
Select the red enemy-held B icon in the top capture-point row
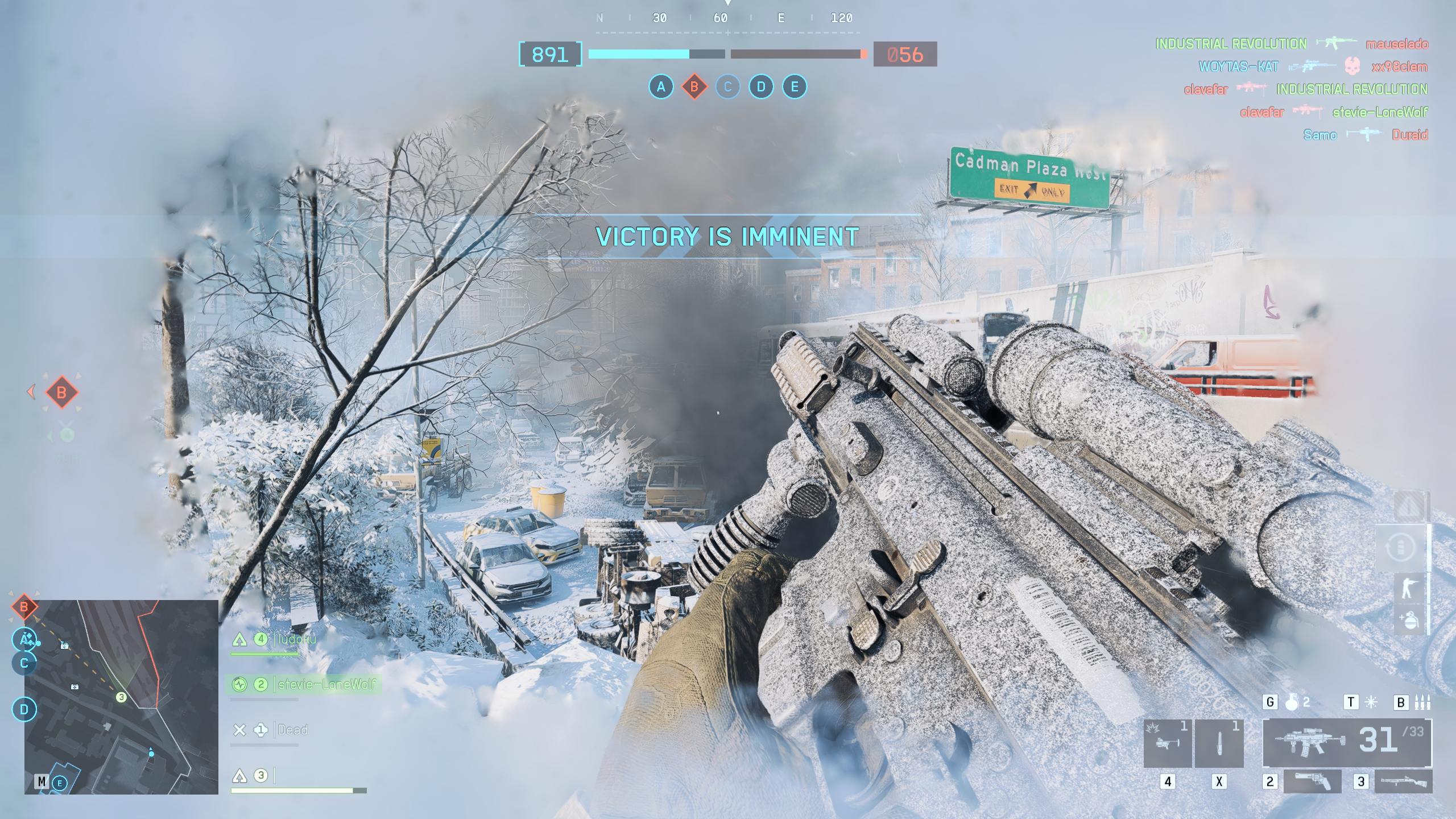coord(694,87)
